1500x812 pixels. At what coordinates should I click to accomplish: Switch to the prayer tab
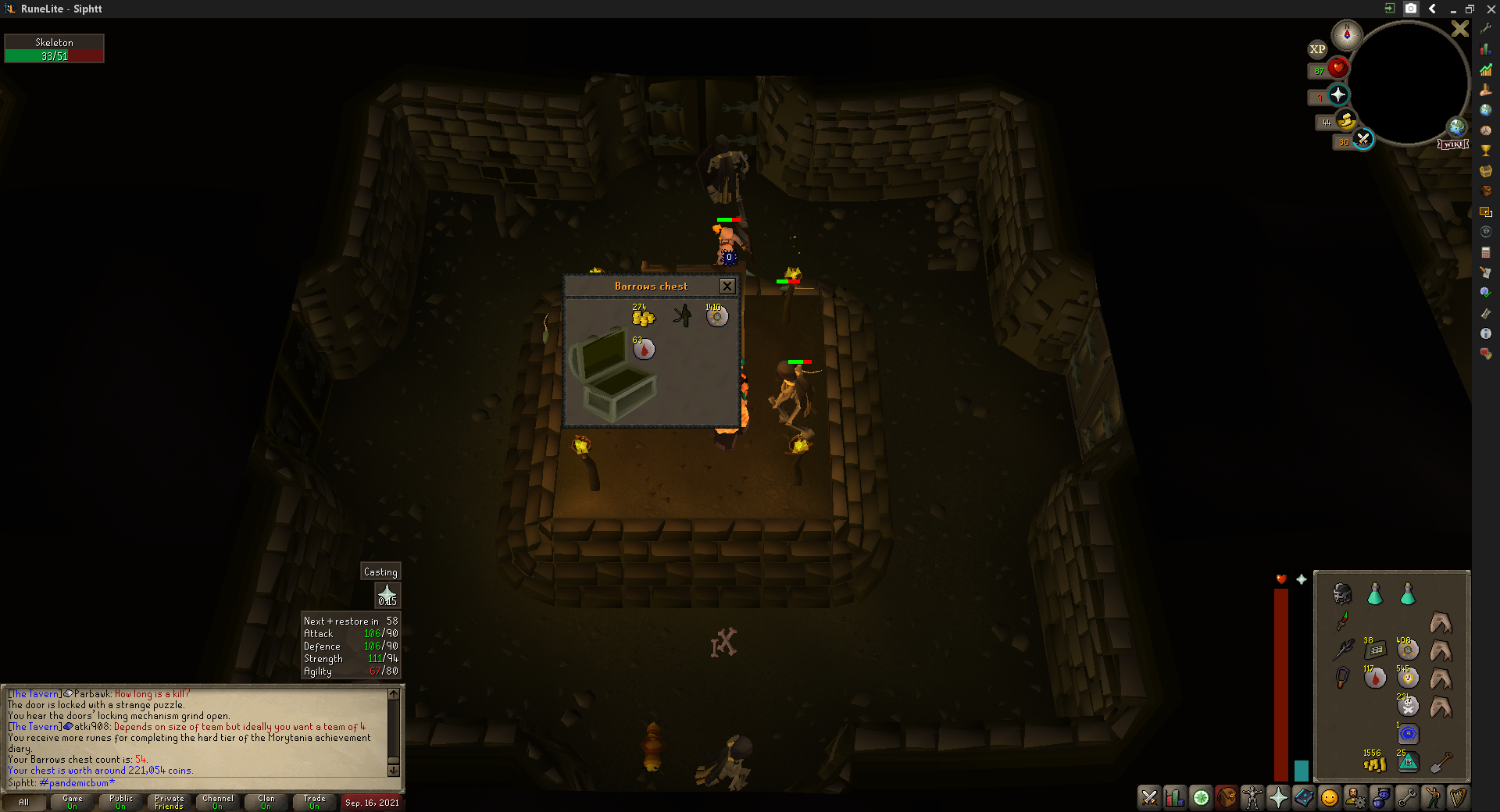click(1278, 798)
